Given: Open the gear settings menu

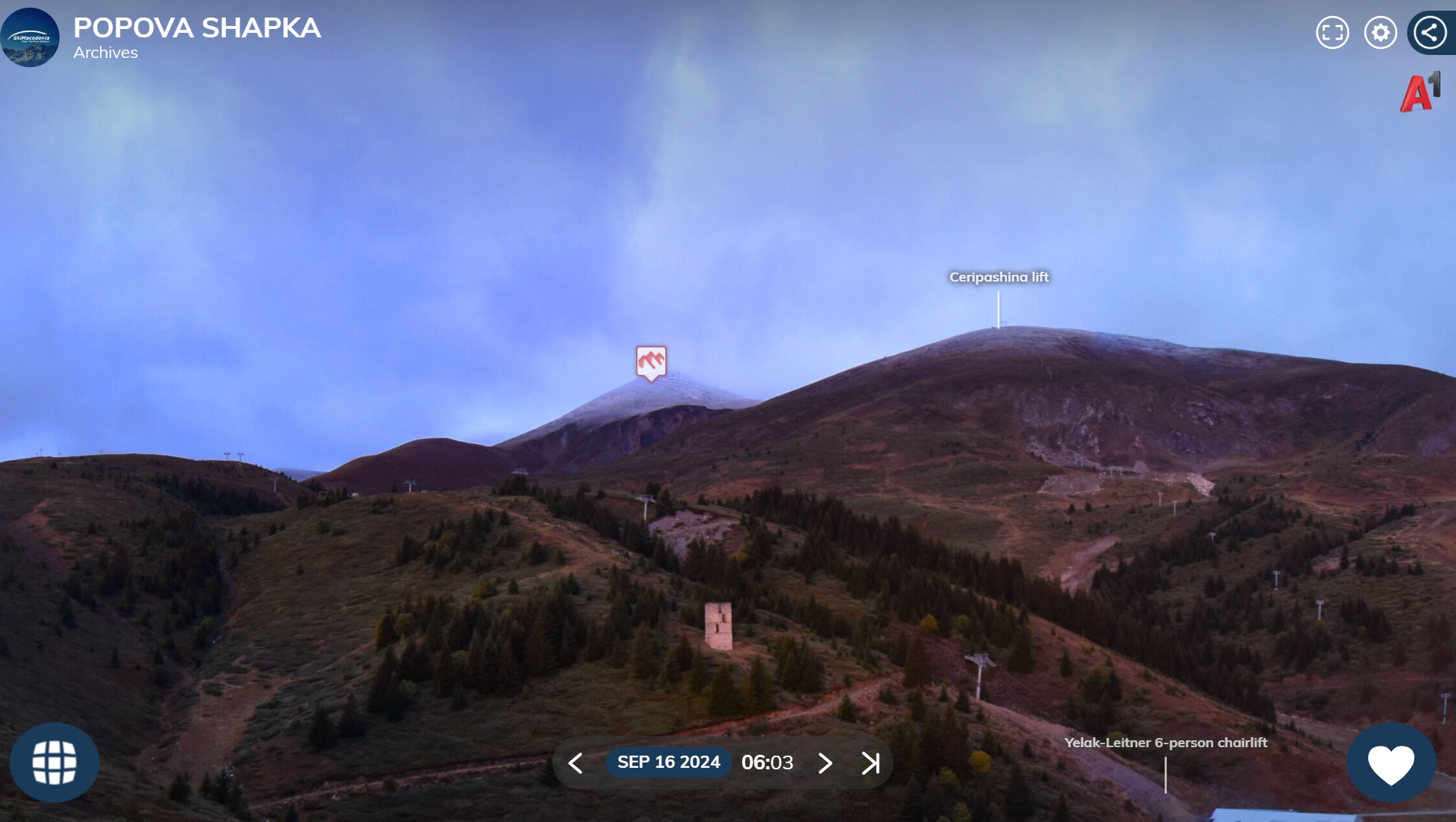Looking at the screenshot, I should pyautogui.click(x=1380, y=33).
